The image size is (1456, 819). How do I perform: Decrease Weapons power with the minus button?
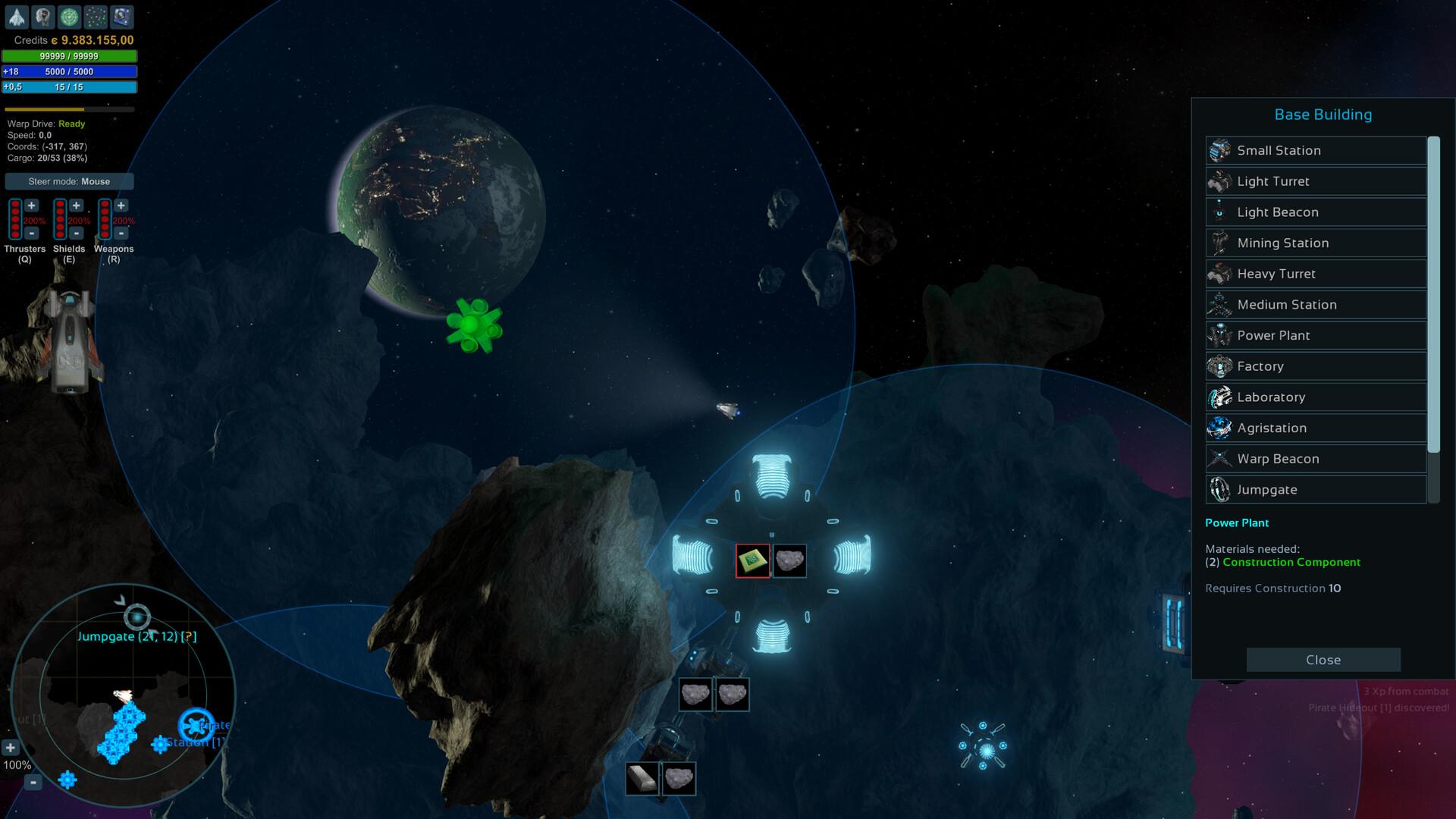(x=120, y=235)
